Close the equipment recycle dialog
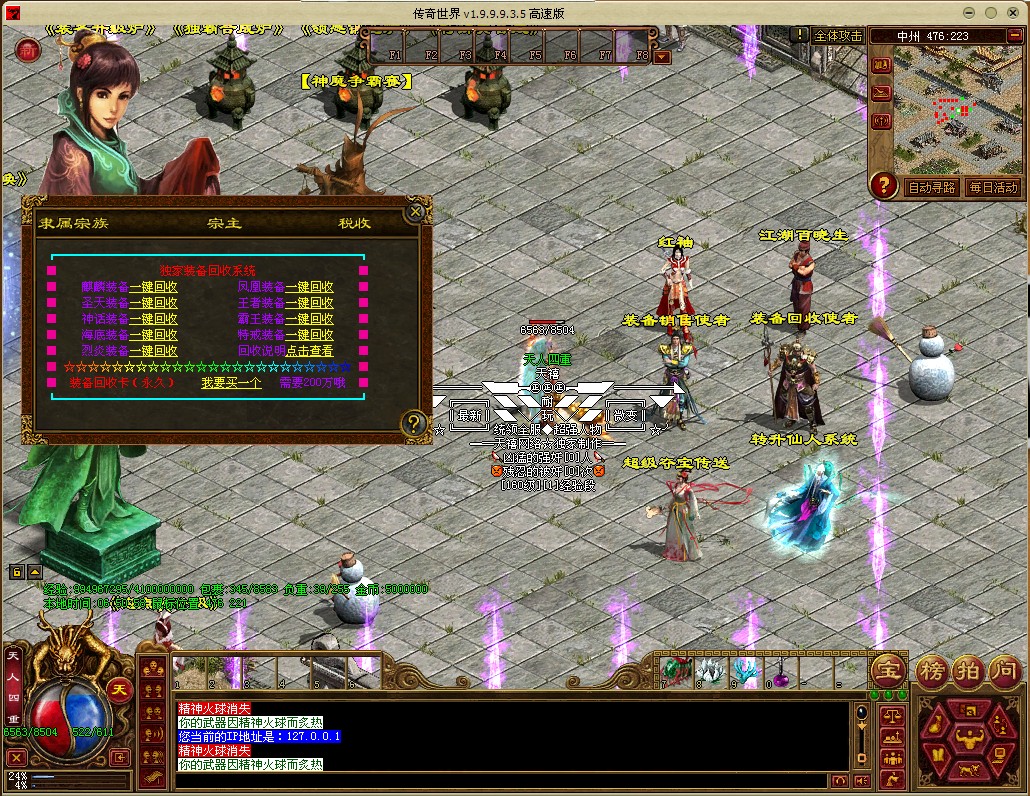Image resolution: width=1030 pixels, height=796 pixels. [415, 212]
